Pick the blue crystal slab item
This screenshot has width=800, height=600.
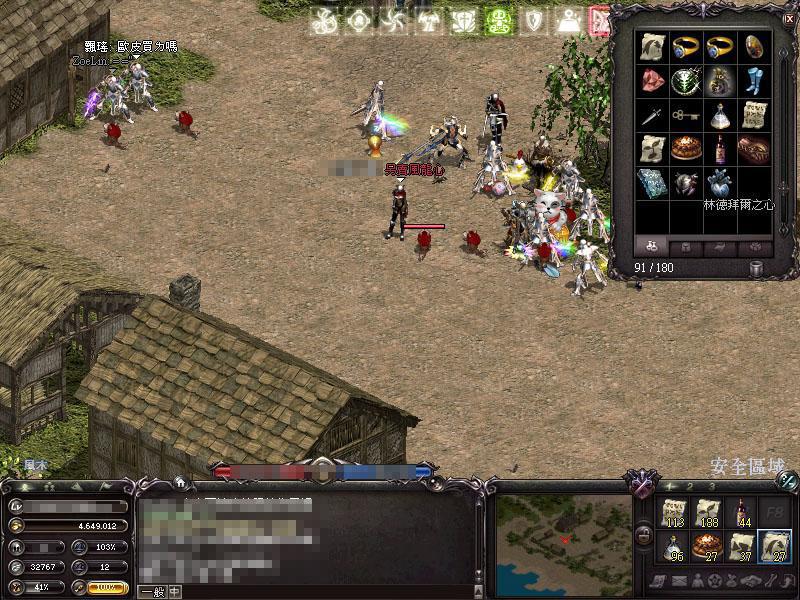[652, 183]
